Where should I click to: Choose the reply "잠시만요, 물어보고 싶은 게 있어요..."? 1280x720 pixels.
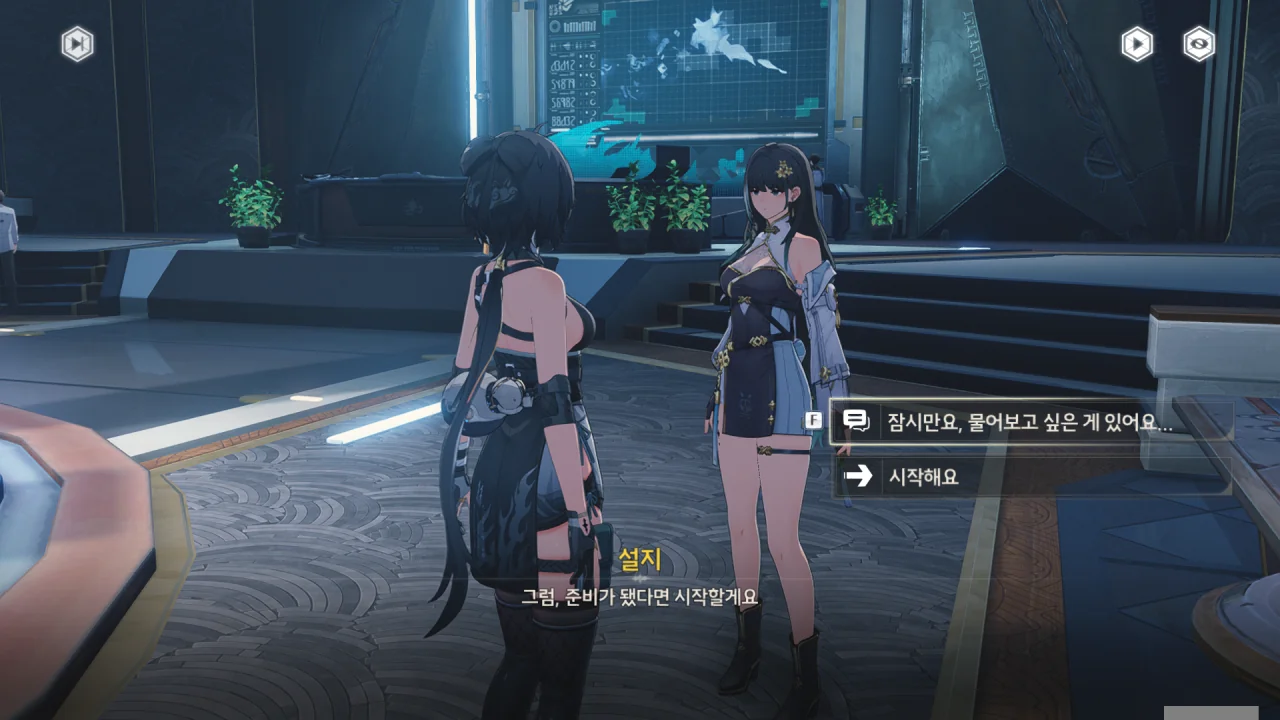coord(1030,422)
